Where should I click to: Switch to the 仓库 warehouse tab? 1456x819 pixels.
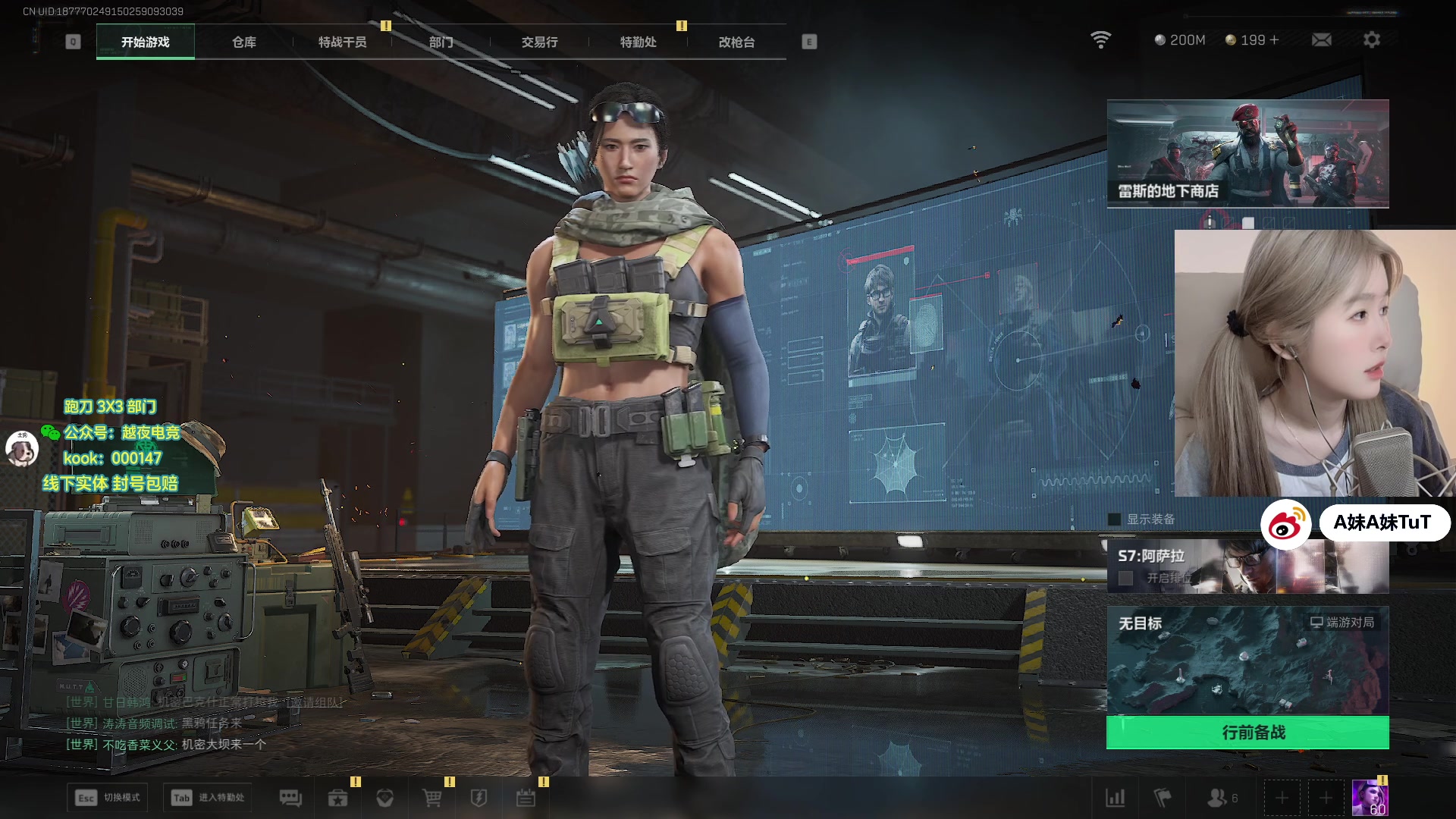point(243,42)
